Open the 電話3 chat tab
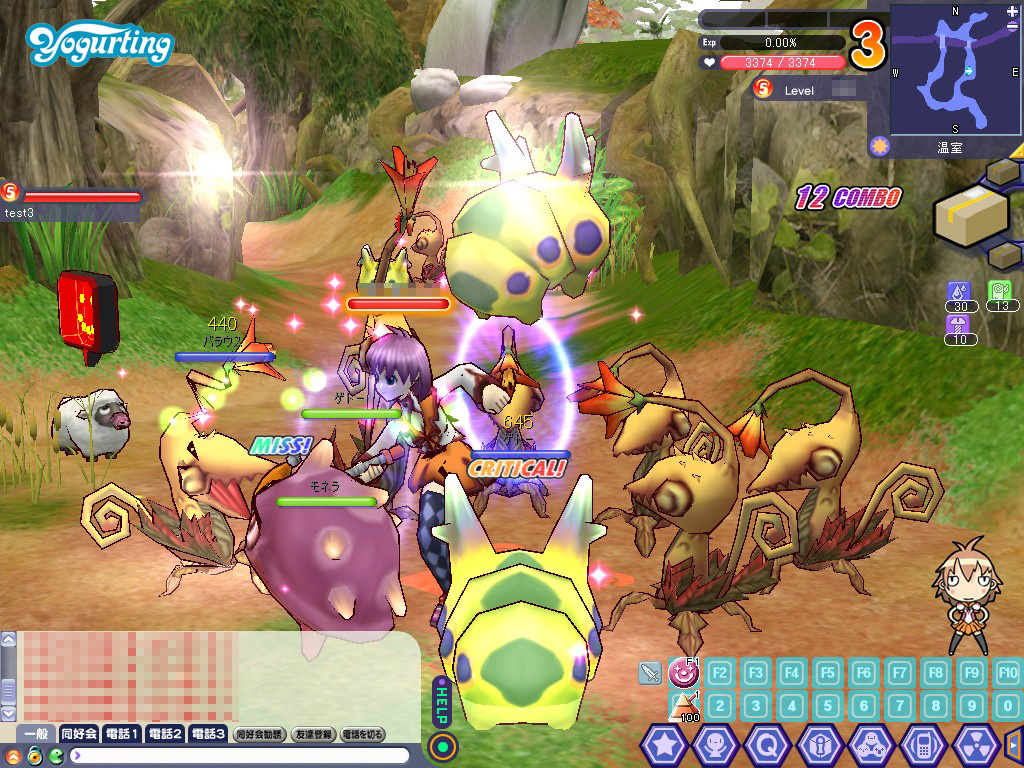This screenshot has width=1024, height=768. pyautogui.click(x=207, y=734)
